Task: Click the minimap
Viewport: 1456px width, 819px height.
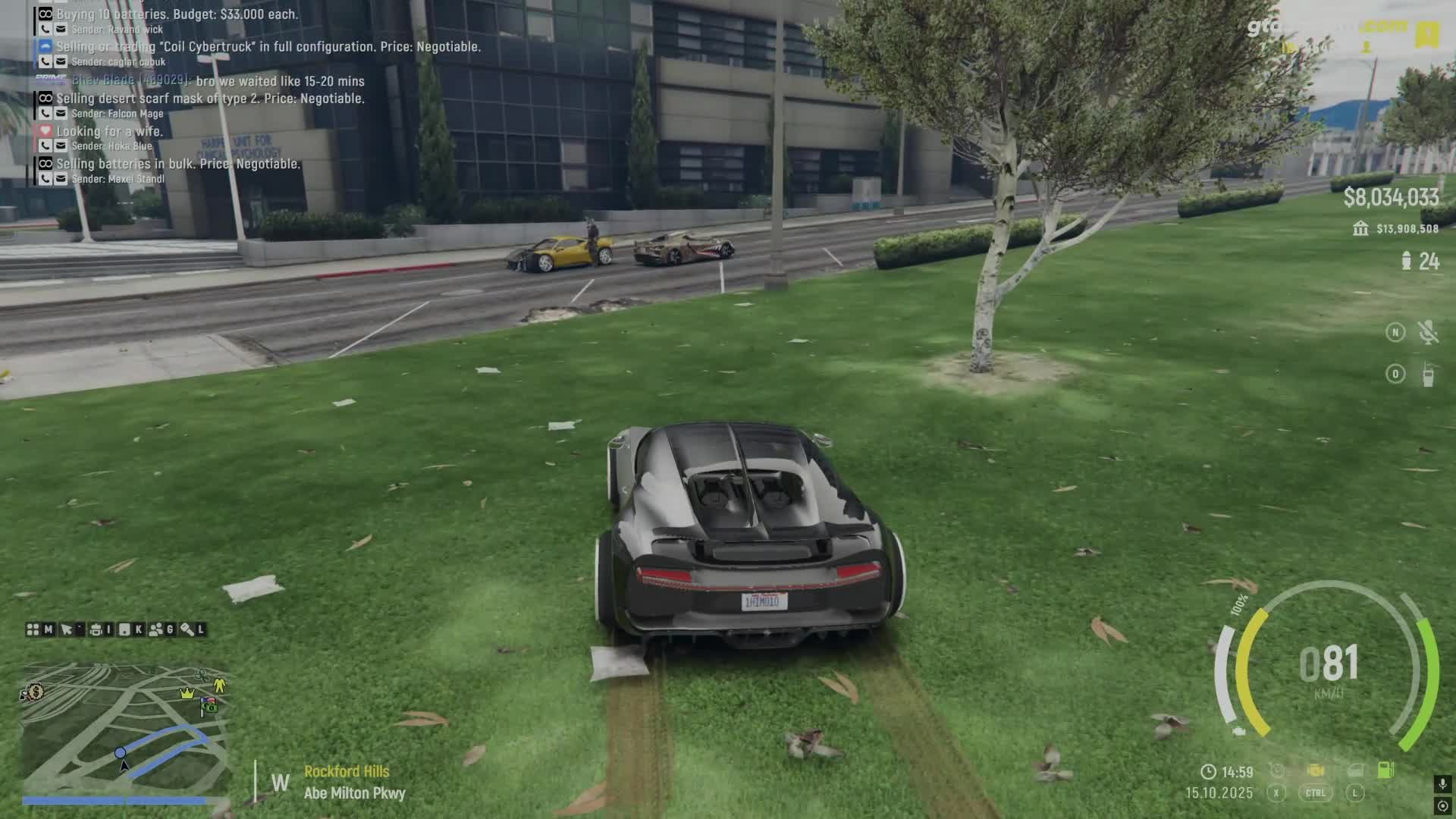Action: [x=125, y=730]
